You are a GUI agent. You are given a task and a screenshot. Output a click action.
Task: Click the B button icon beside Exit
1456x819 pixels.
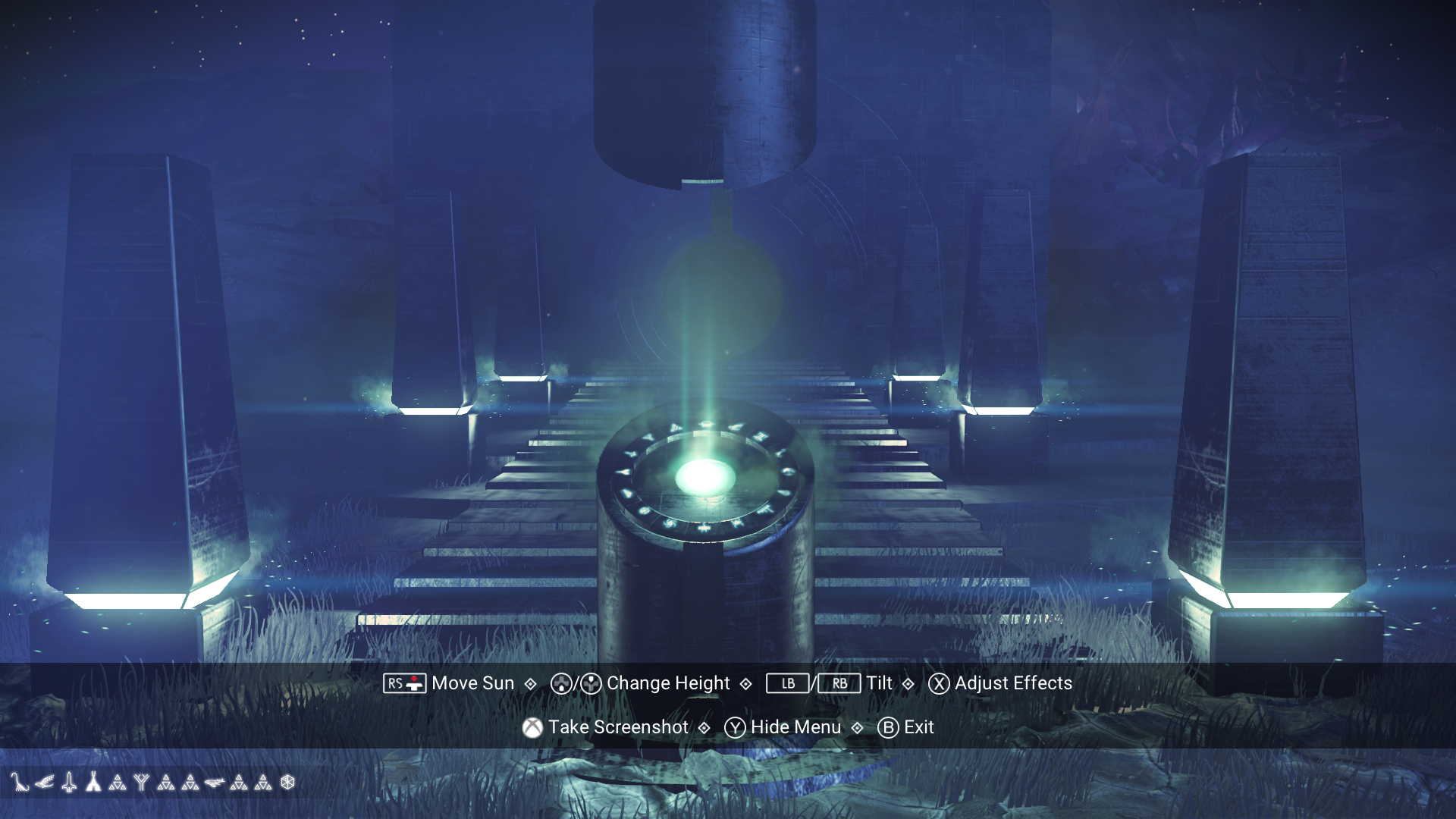coord(889,726)
